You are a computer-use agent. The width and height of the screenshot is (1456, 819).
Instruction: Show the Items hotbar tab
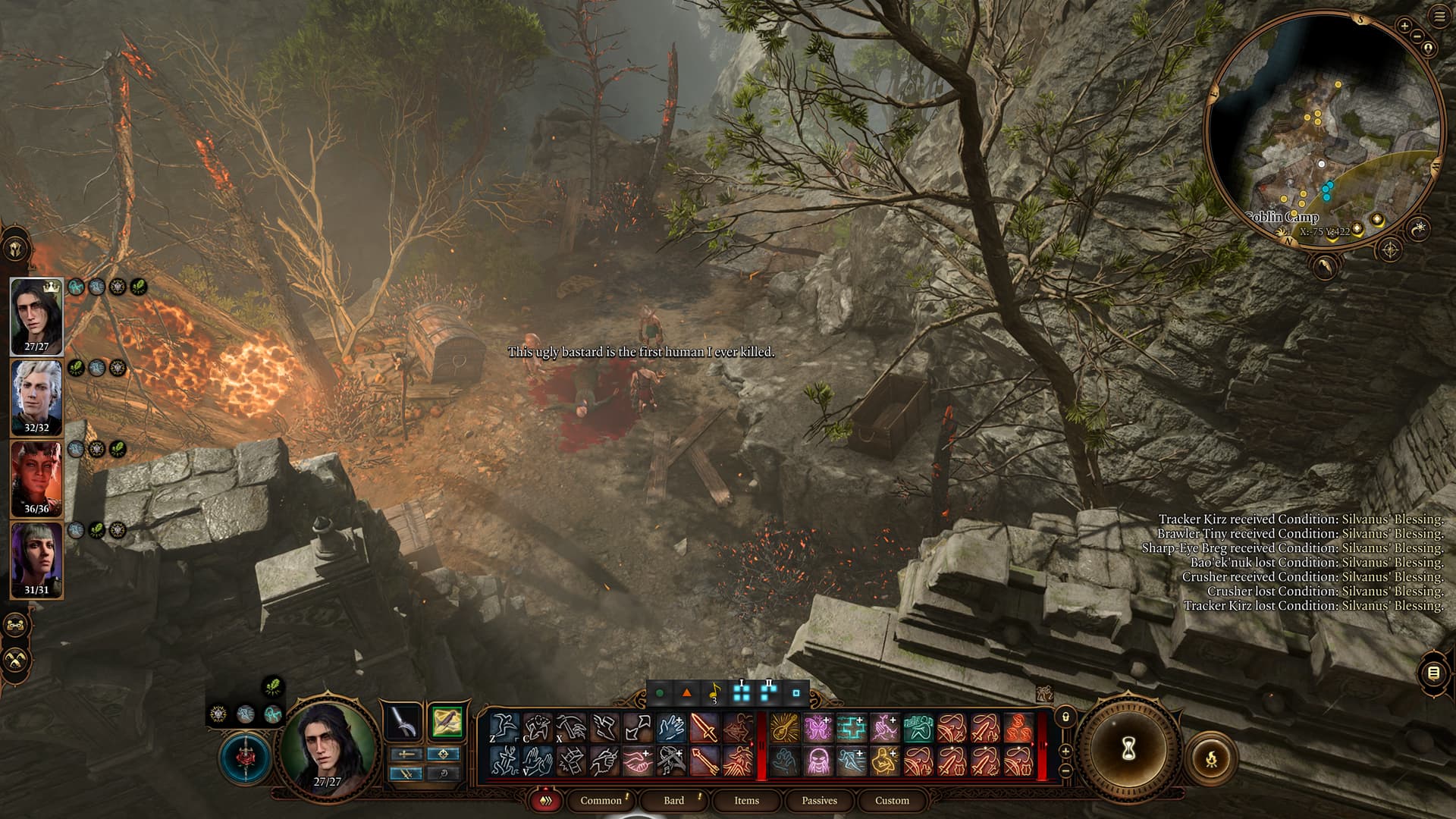click(x=746, y=800)
